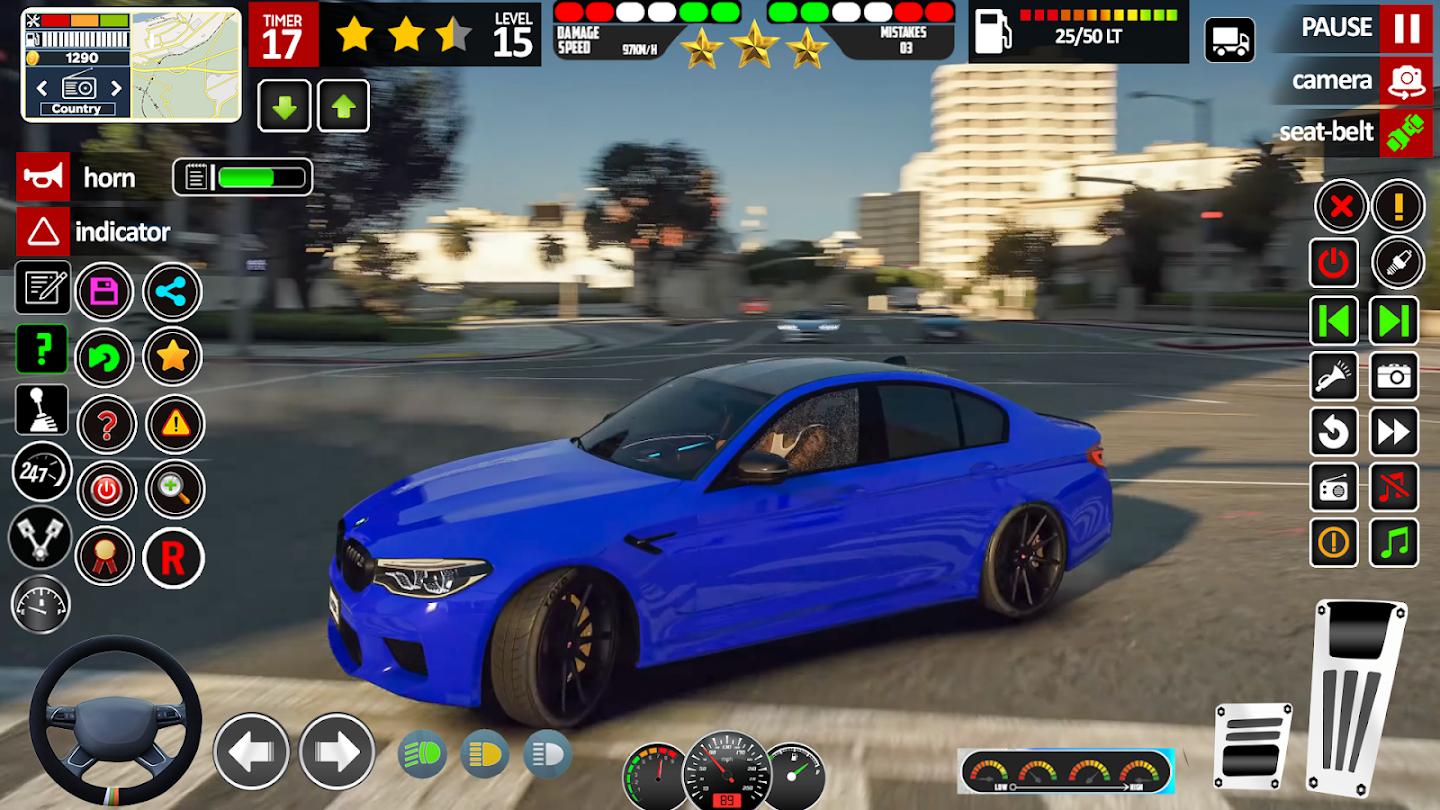The width and height of the screenshot is (1440, 810).
Task: Steer with the left arrow button
Action: click(x=251, y=751)
